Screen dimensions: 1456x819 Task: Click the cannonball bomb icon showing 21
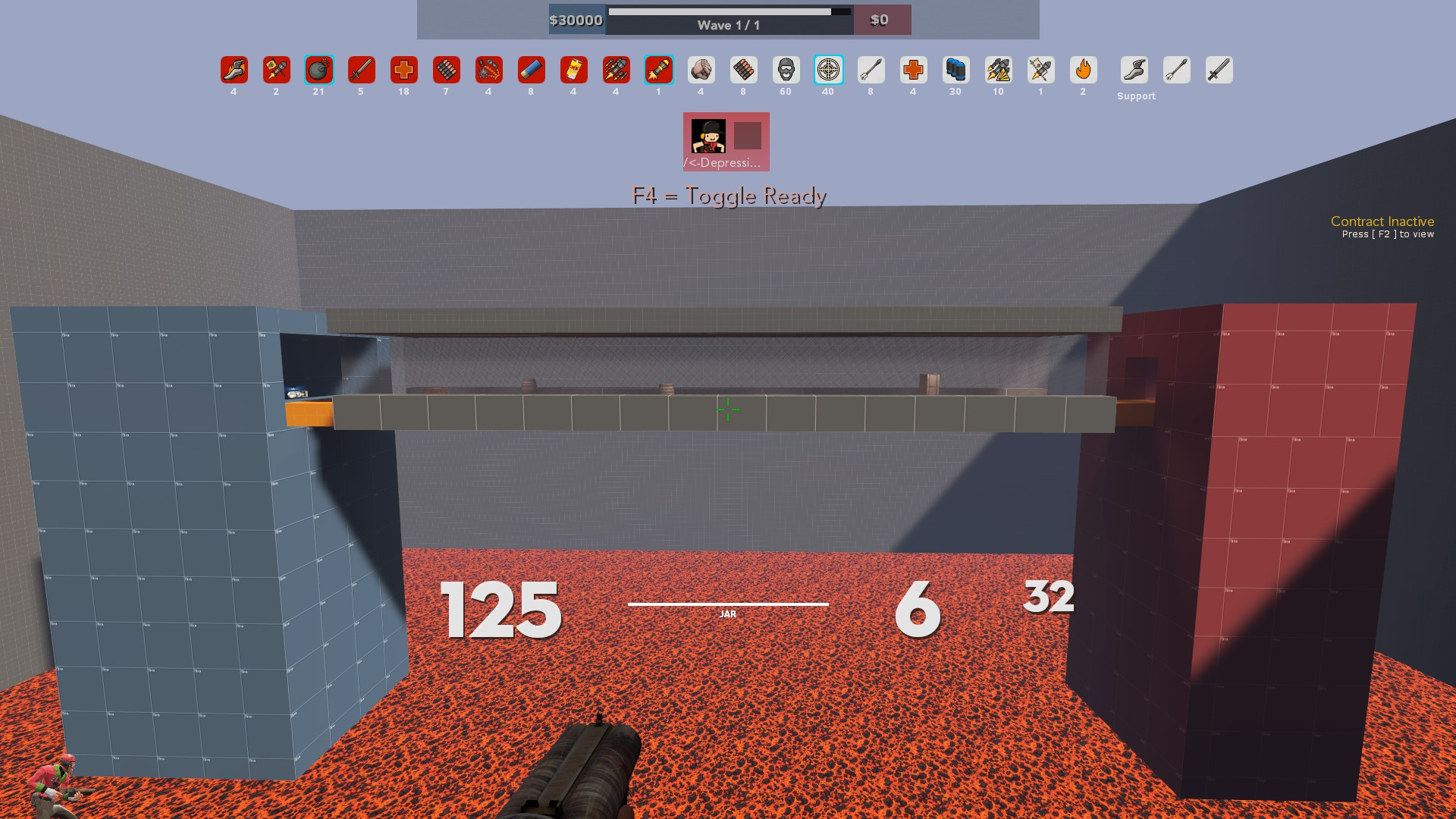click(x=318, y=70)
